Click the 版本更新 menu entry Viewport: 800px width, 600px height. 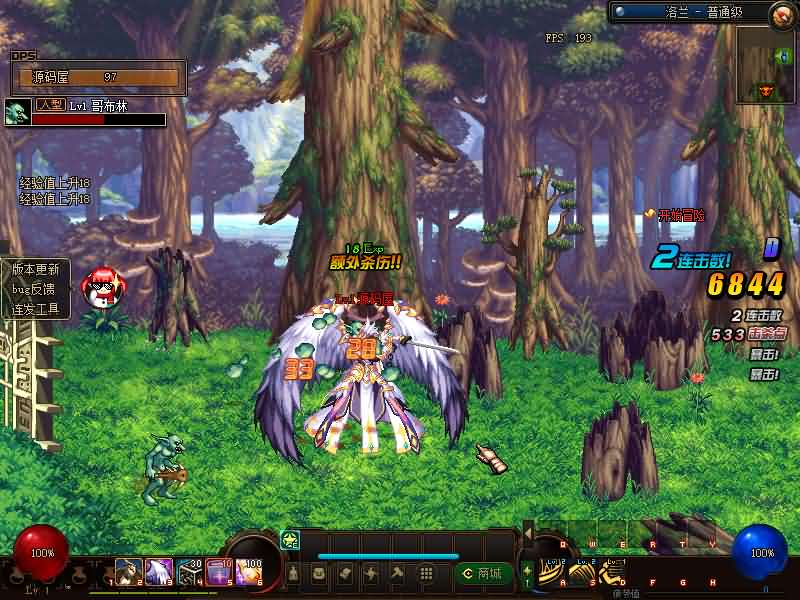pyautogui.click(x=36, y=269)
